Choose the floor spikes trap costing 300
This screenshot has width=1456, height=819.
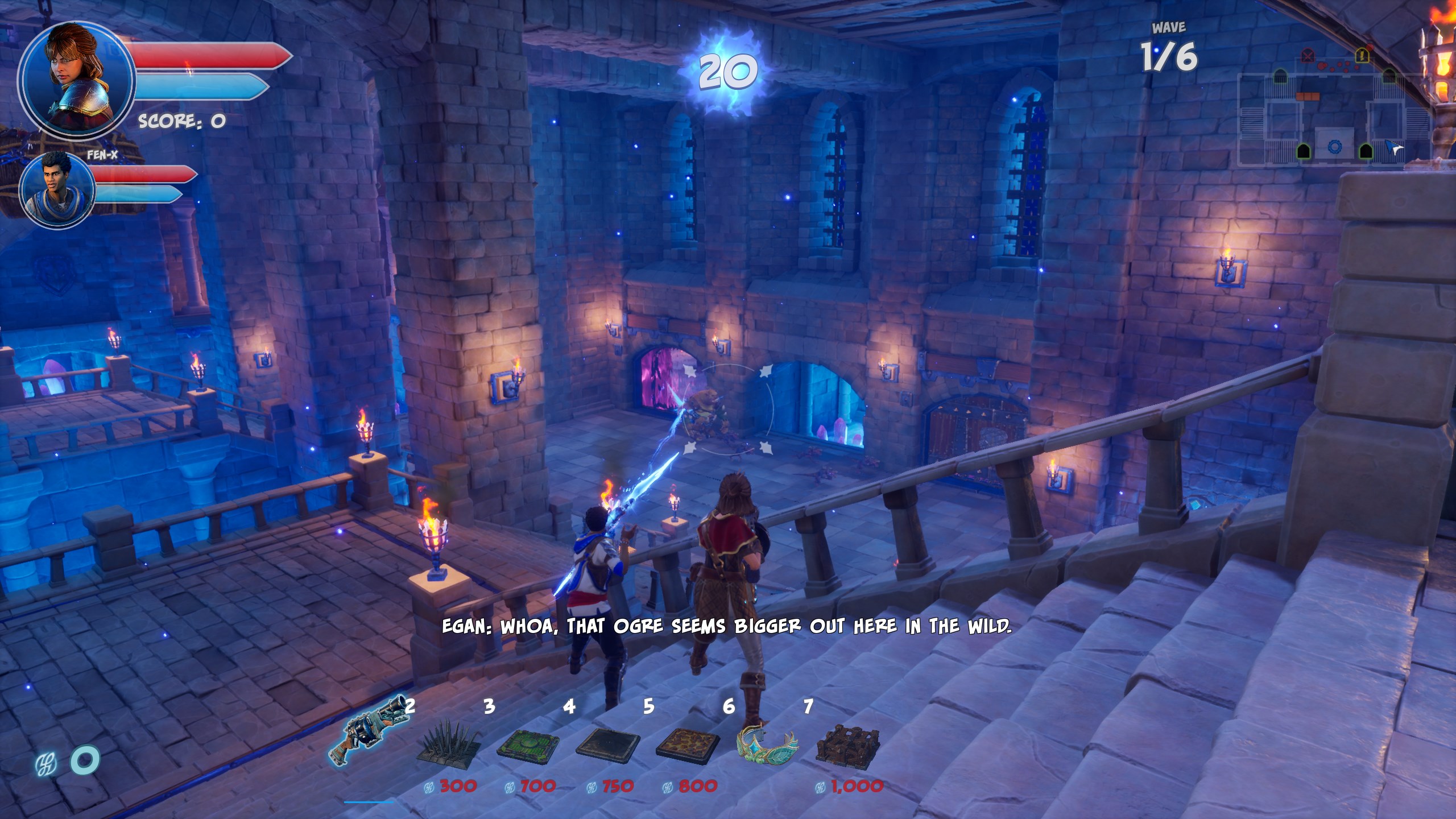pyautogui.click(x=449, y=743)
